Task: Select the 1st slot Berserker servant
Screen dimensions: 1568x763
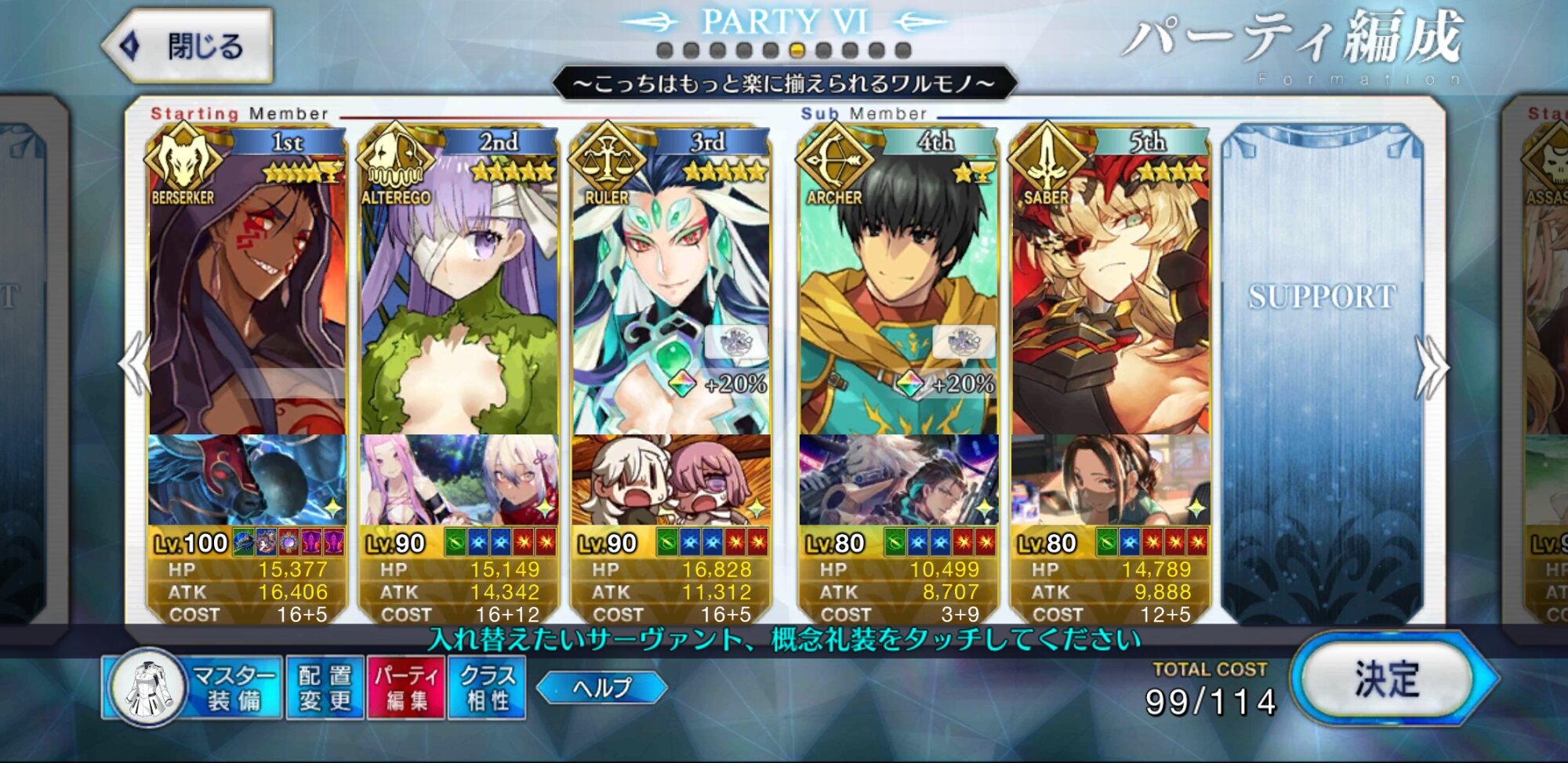Action: point(247,298)
